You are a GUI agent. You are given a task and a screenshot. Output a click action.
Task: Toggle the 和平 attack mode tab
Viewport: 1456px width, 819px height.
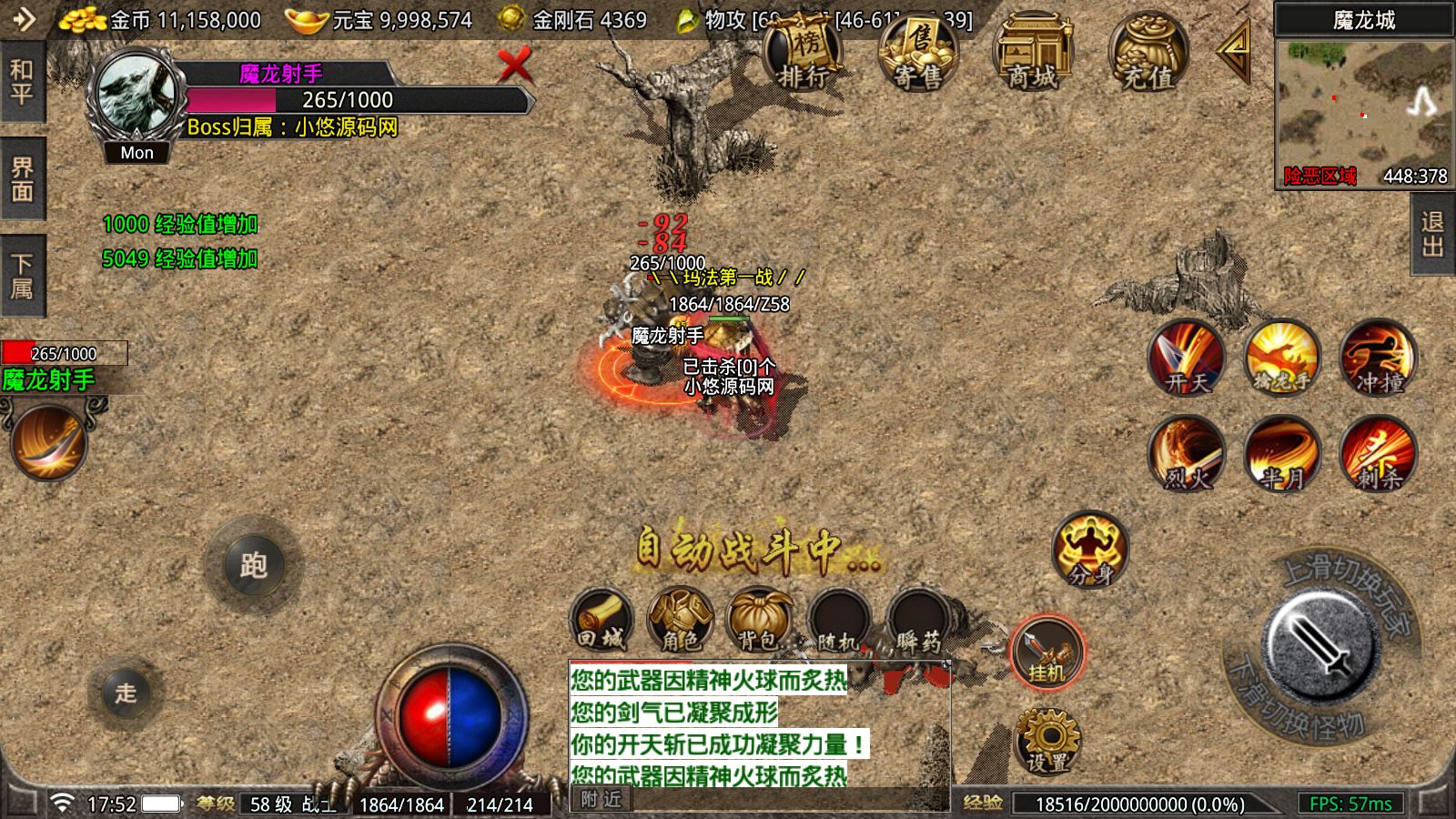pyautogui.click(x=22, y=83)
